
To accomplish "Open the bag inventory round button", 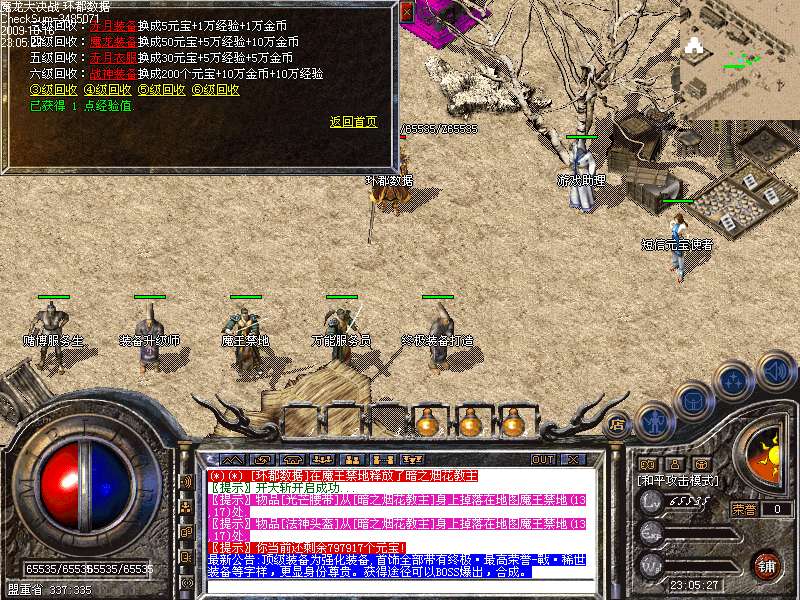I will click(693, 400).
